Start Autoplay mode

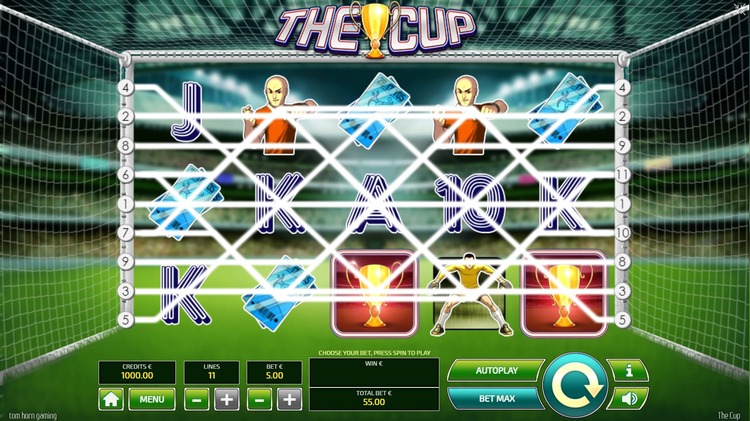pyautogui.click(x=494, y=370)
